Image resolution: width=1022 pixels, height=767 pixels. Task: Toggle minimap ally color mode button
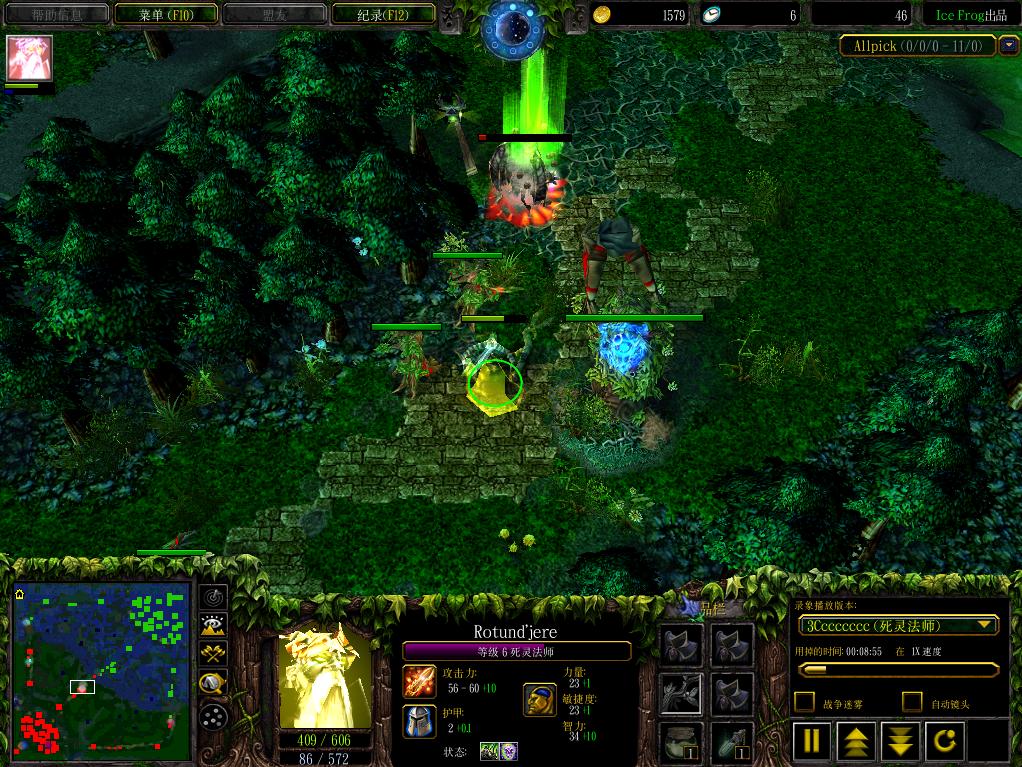point(213,655)
